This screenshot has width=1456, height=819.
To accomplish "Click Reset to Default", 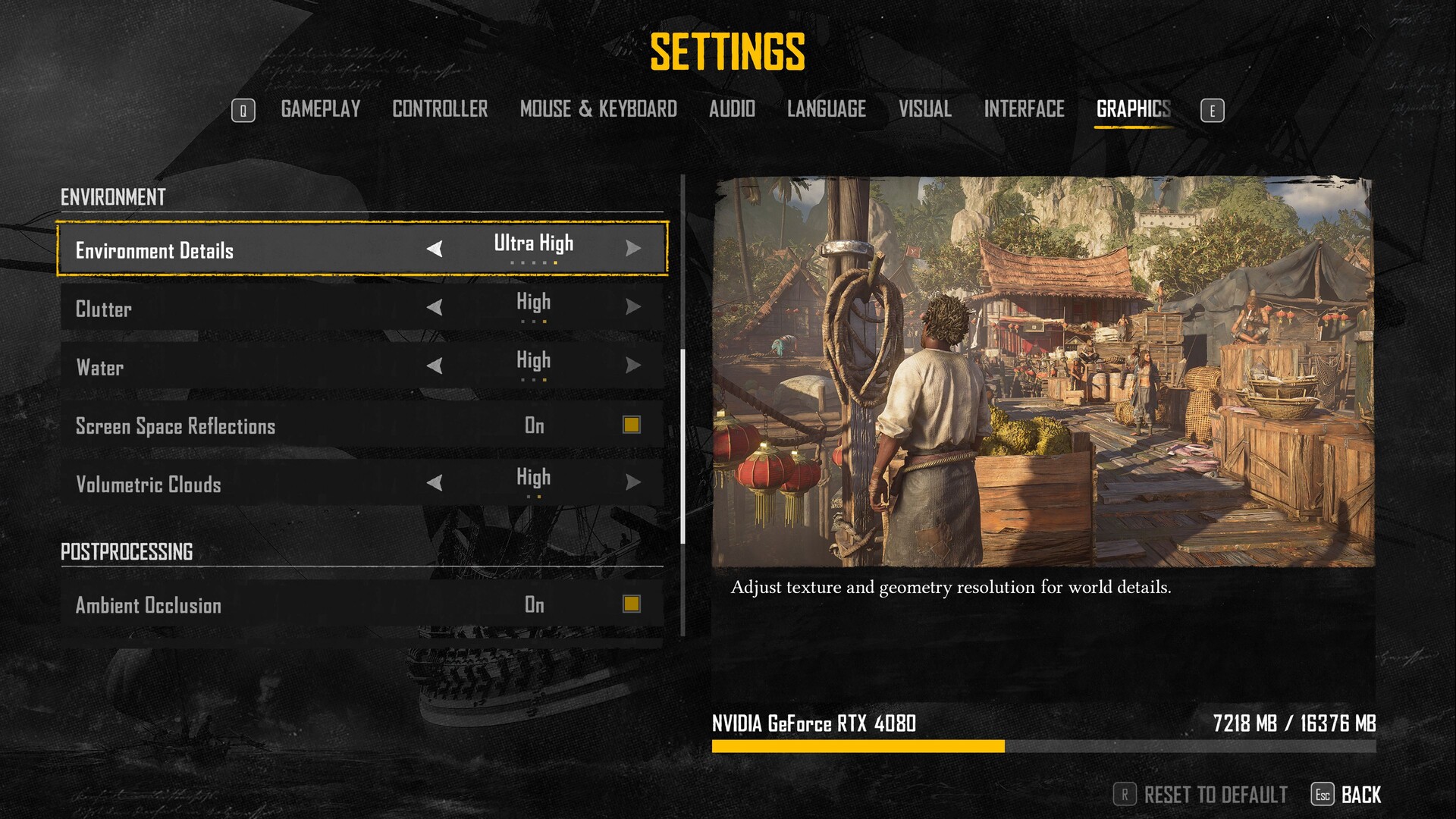I will [x=1215, y=795].
